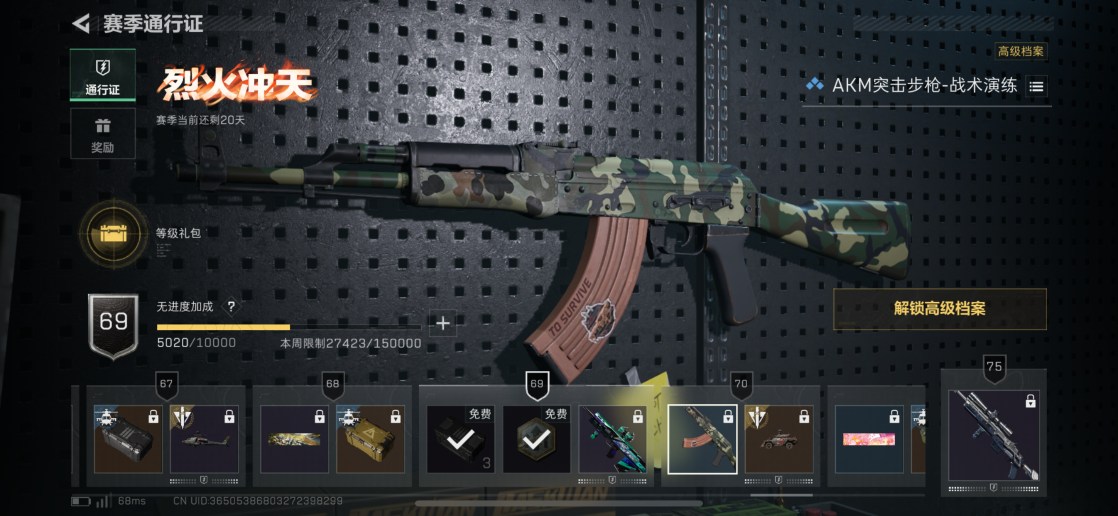Select the dark supply crate reward at level 67
The width and height of the screenshot is (1118, 516).
(128, 438)
